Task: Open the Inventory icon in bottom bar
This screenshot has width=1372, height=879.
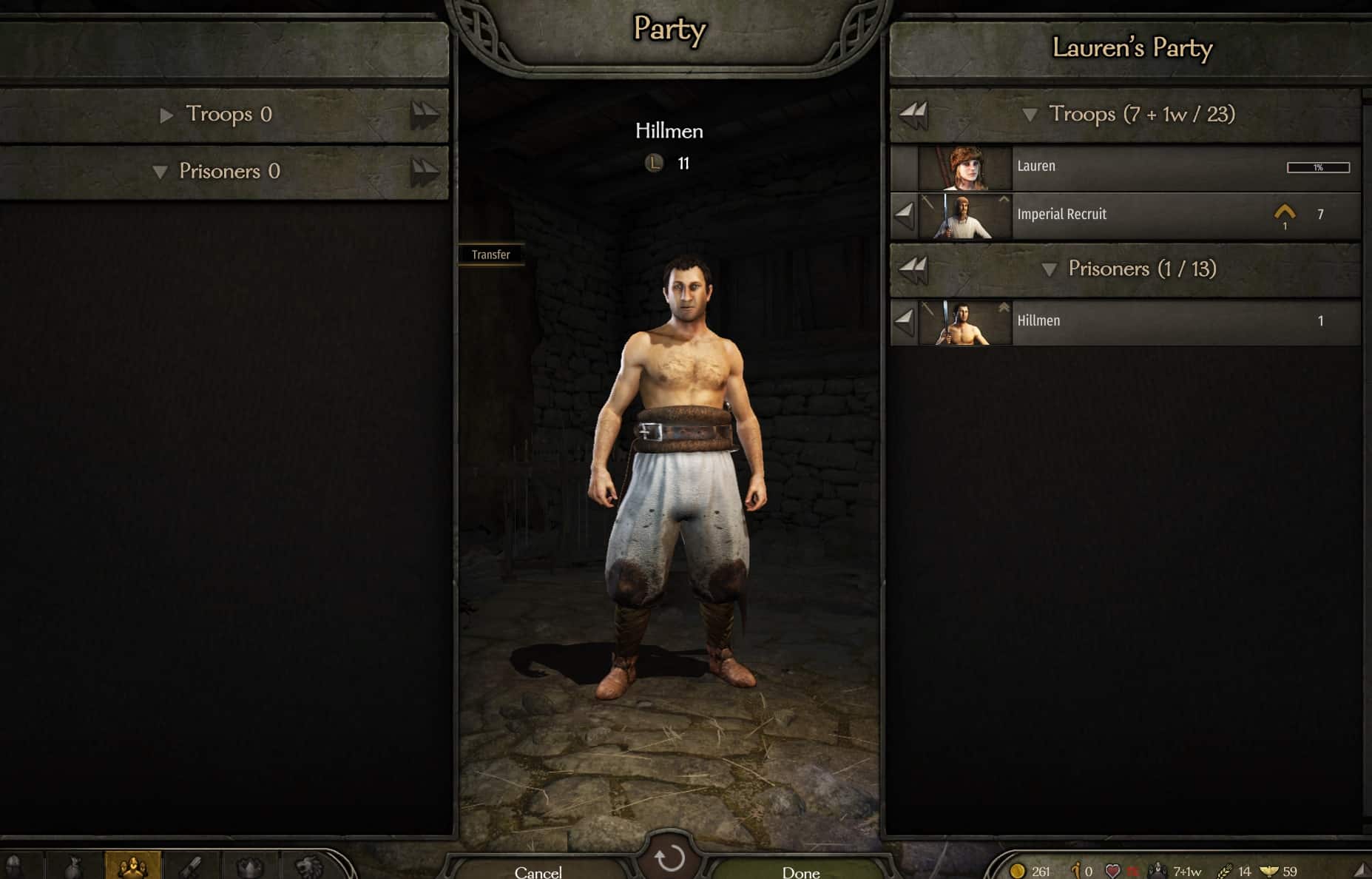Action: (75, 866)
